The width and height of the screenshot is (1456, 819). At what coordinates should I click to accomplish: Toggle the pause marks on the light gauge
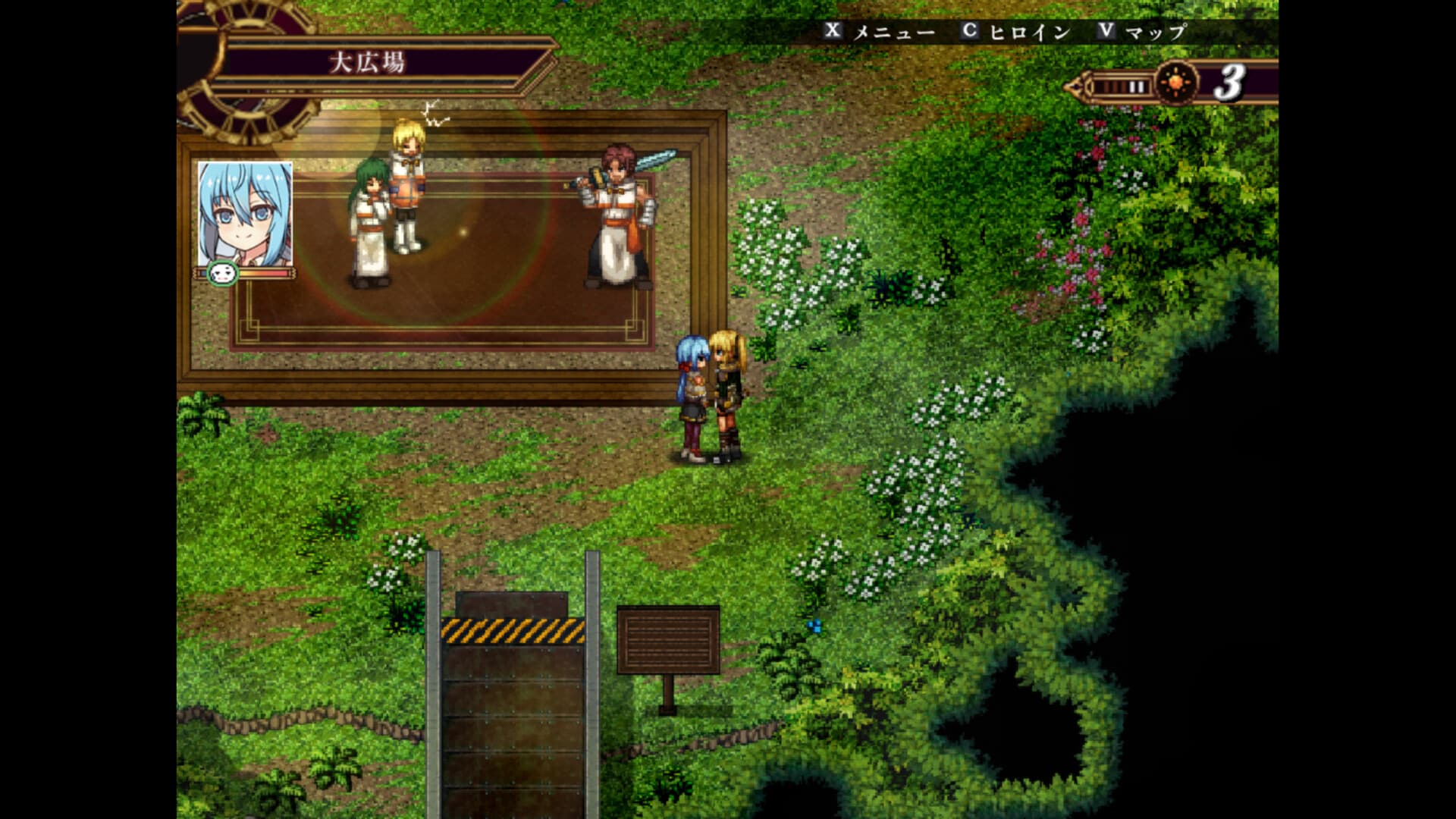(x=1136, y=86)
